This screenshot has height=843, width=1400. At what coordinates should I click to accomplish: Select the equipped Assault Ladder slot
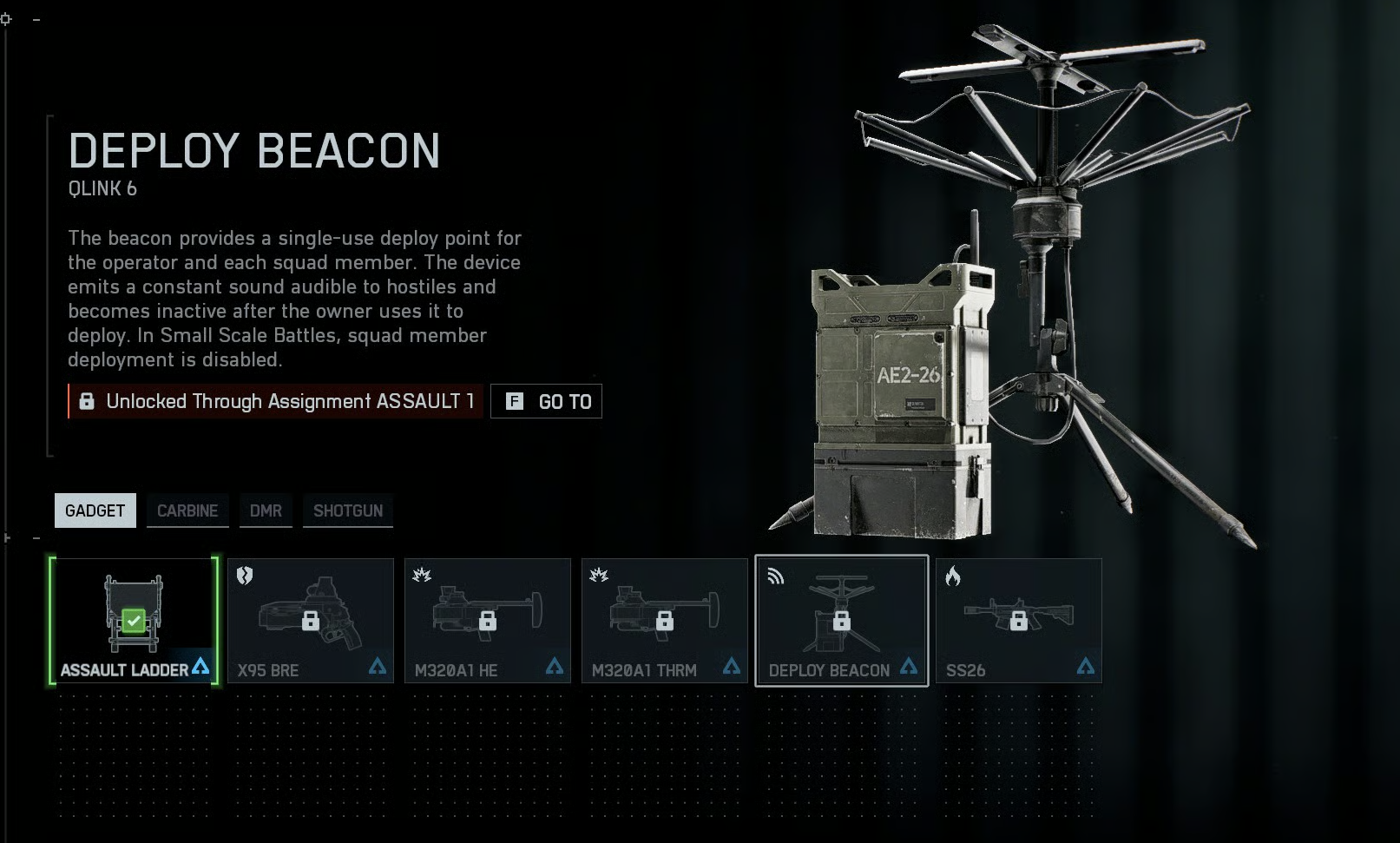(134, 621)
